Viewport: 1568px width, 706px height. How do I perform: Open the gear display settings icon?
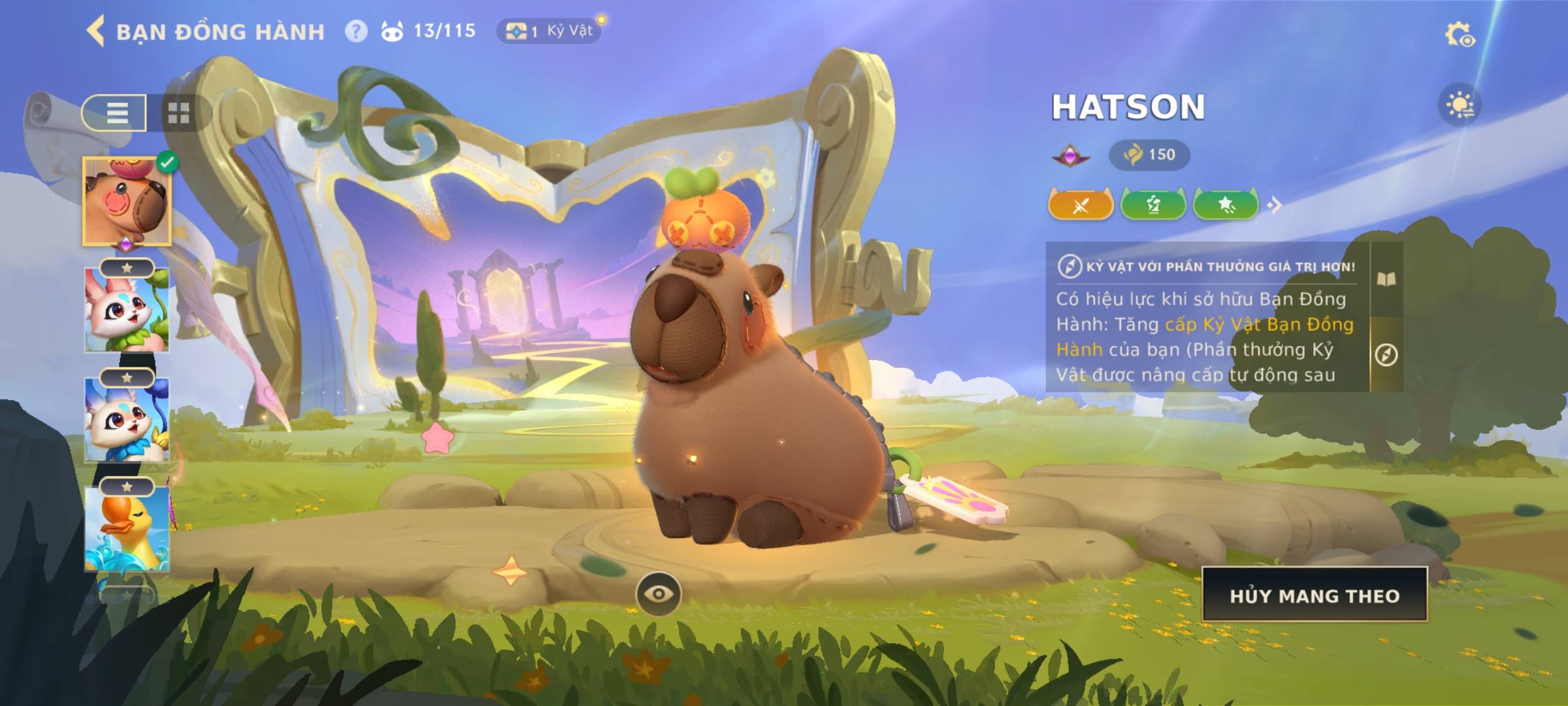click(1460, 35)
